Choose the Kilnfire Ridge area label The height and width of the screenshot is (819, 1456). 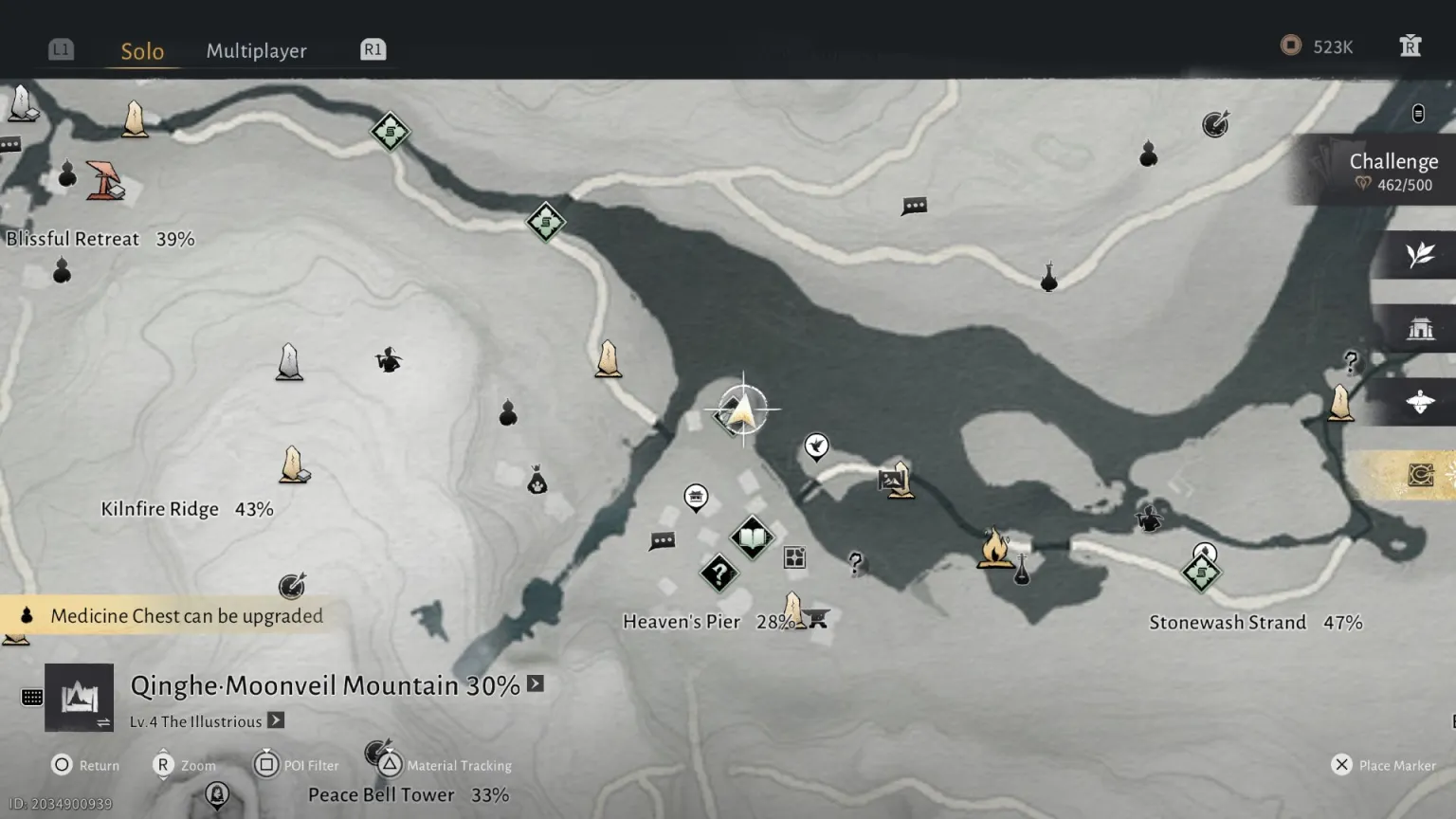pyautogui.click(x=159, y=509)
